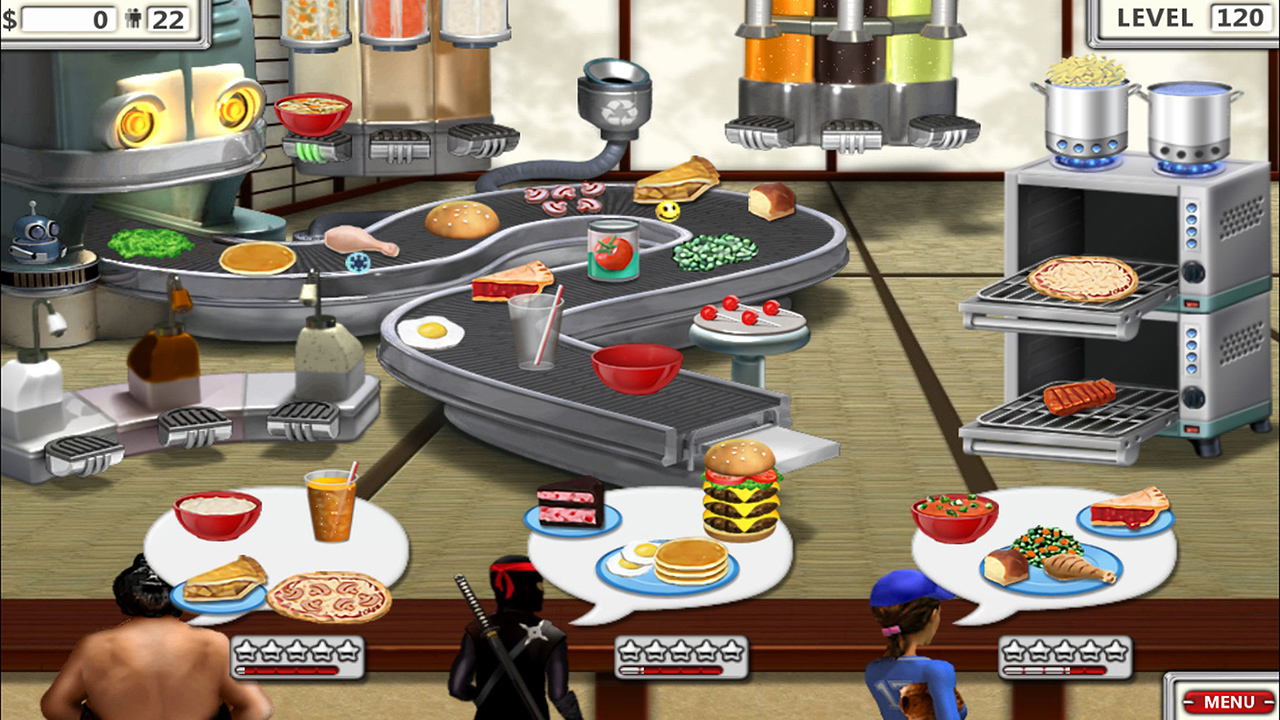This screenshot has width=1280, height=720.
Task: Grab the soup bowl under the dispenser
Action: click(x=313, y=112)
